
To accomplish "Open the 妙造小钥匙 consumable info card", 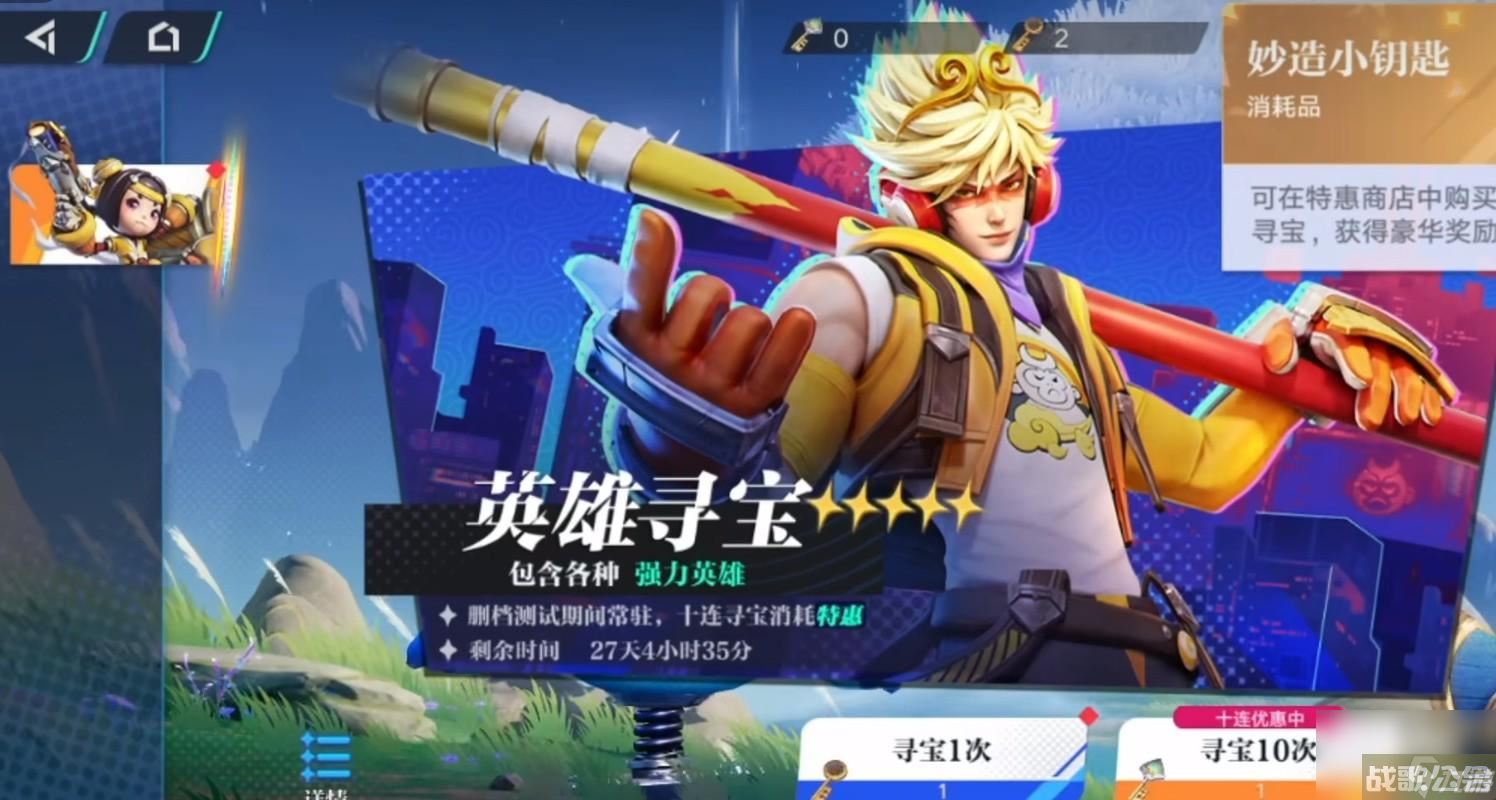I will 1349,60.
